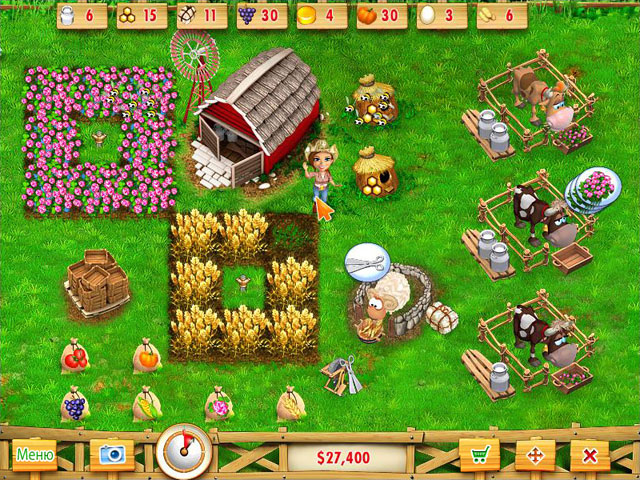This screenshot has width=640, height=480.
Task: Open the shopping cart store
Action: [x=479, y=455]
